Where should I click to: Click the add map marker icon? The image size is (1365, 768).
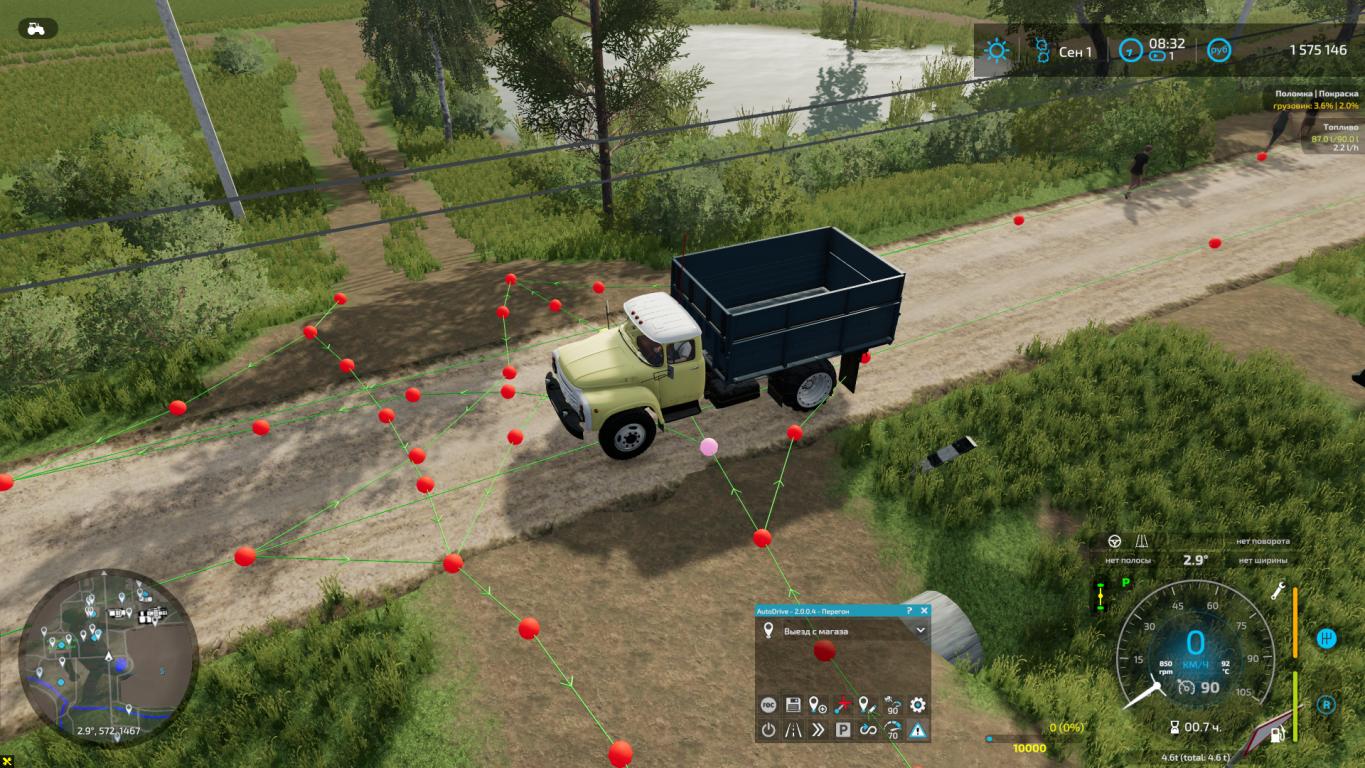point(818,705)
